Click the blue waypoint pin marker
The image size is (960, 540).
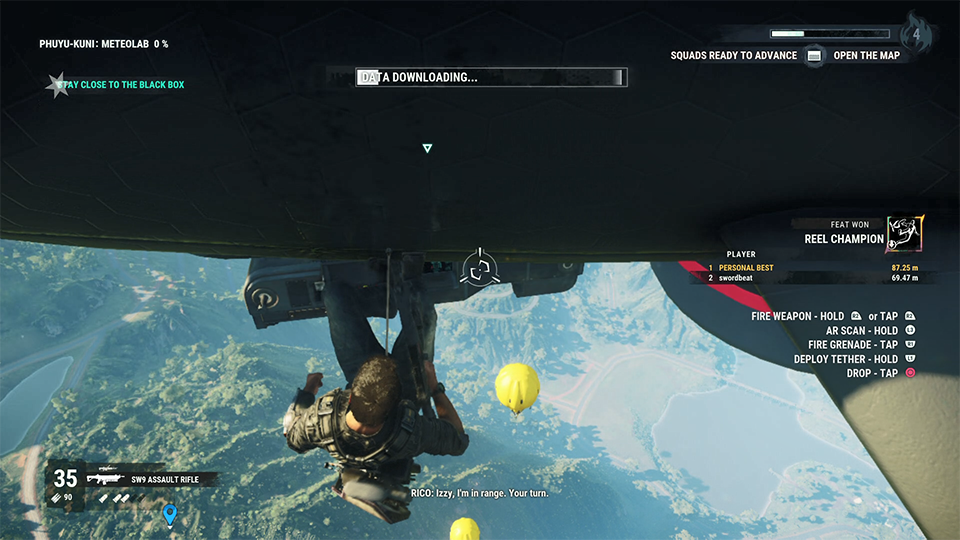[x=170, y=515]
